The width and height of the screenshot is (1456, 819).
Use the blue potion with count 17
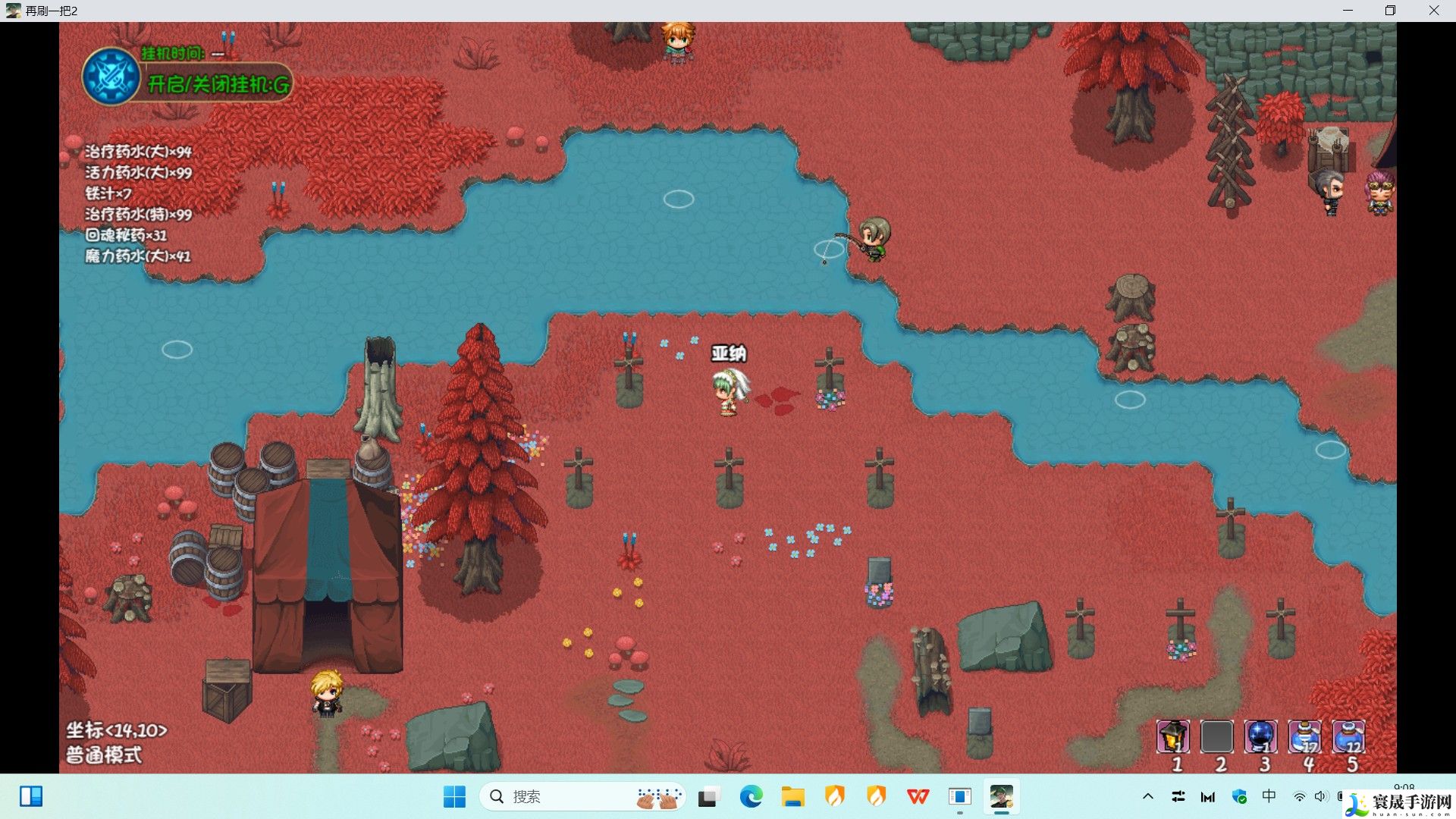(1304, 736)
